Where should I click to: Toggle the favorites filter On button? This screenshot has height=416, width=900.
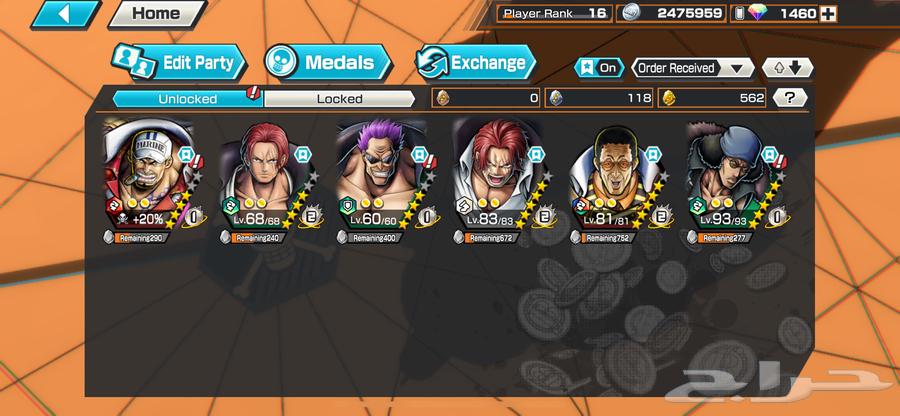(597, 68)
